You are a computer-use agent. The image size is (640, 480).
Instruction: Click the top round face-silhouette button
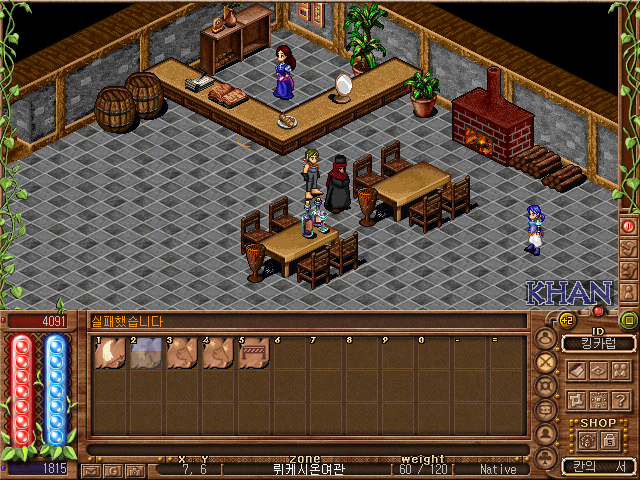tap(546, 337)
